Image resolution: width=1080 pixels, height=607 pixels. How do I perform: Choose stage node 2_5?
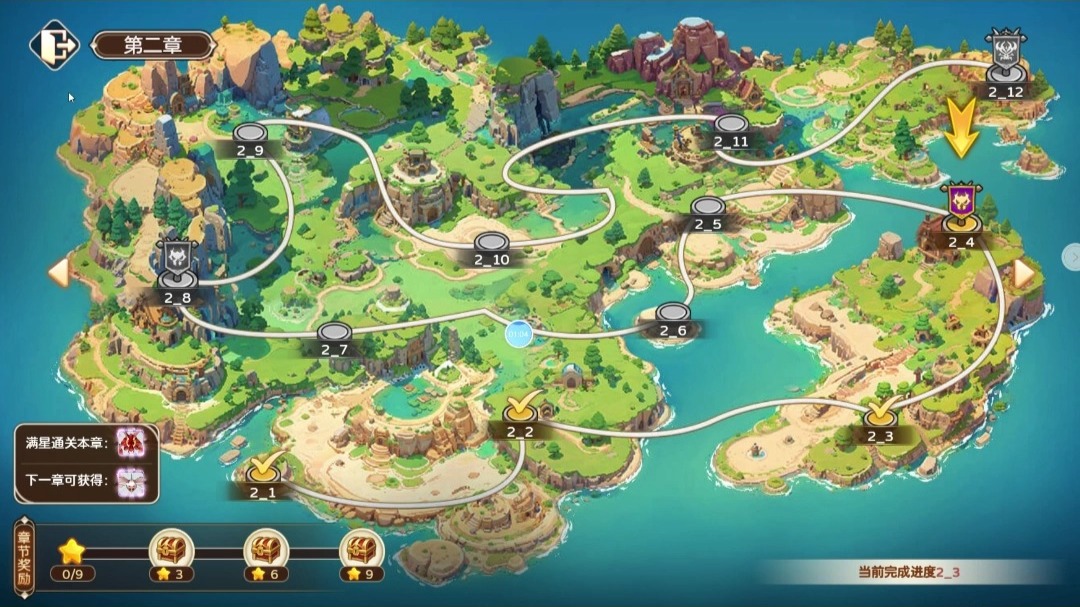click(x=707, y=209)
